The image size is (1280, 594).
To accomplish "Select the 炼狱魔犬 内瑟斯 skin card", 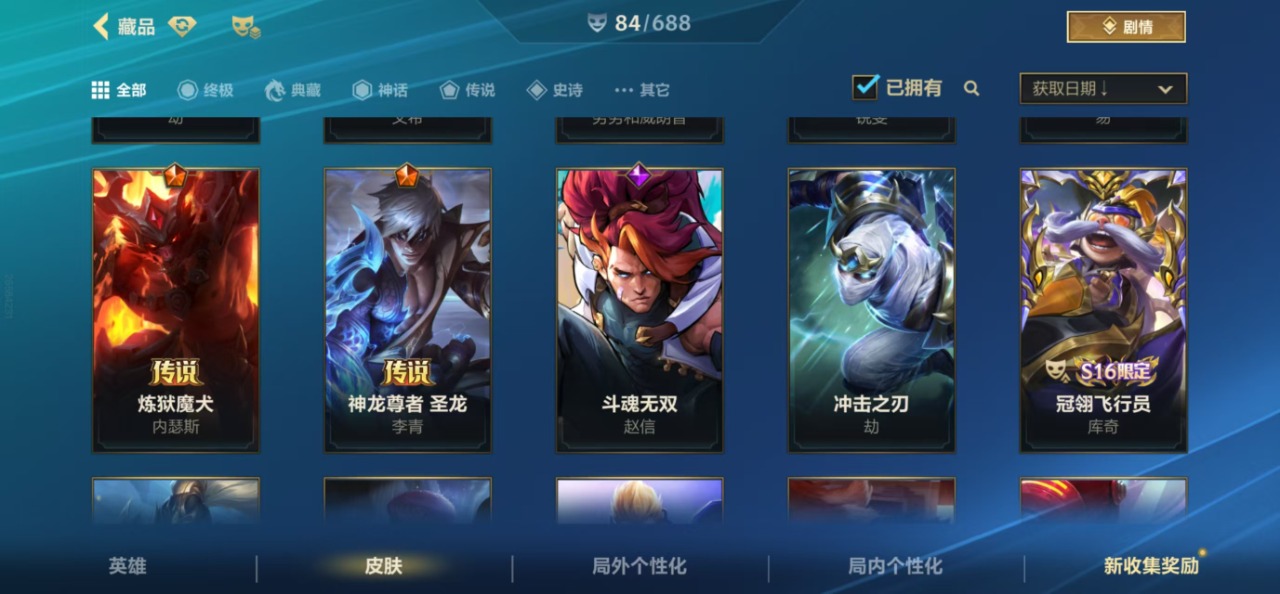I will pos(176,310).
